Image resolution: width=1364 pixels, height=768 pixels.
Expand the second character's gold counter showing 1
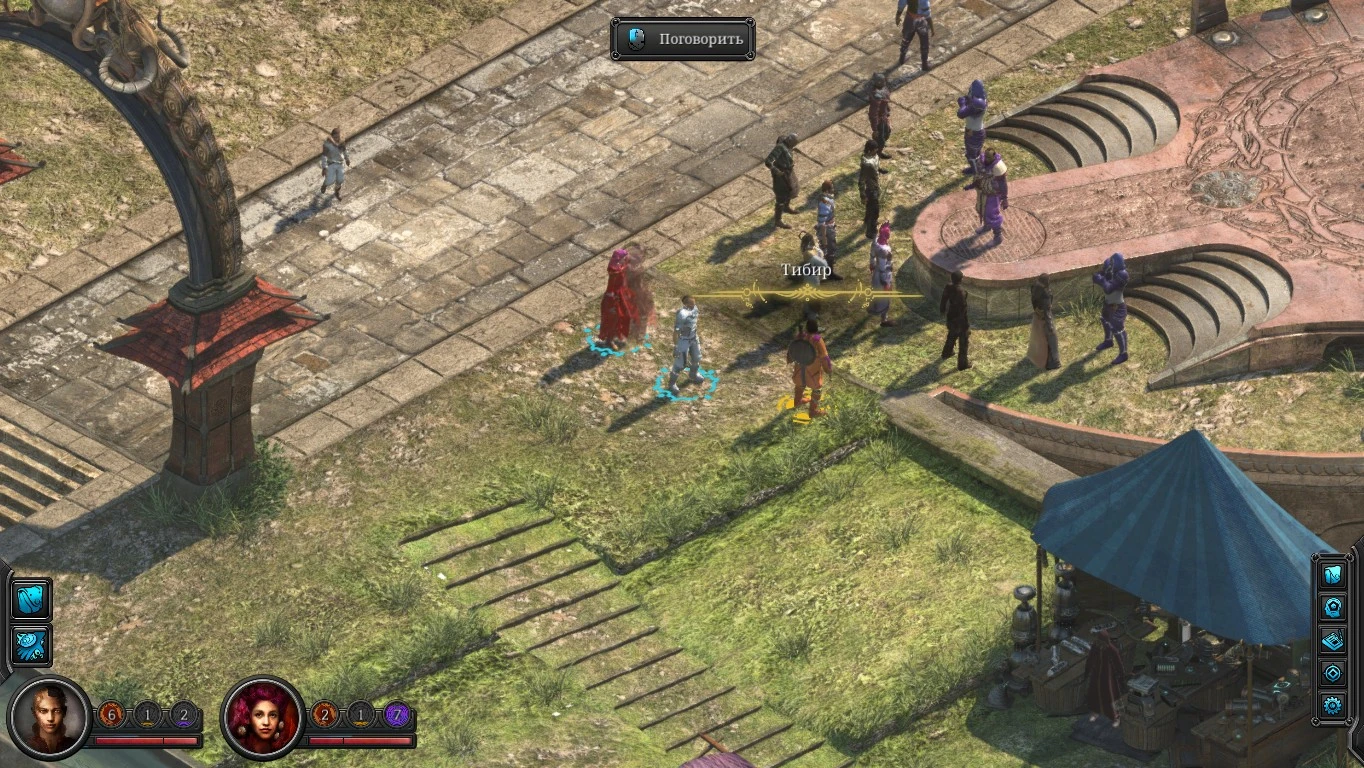click(362, 714)
